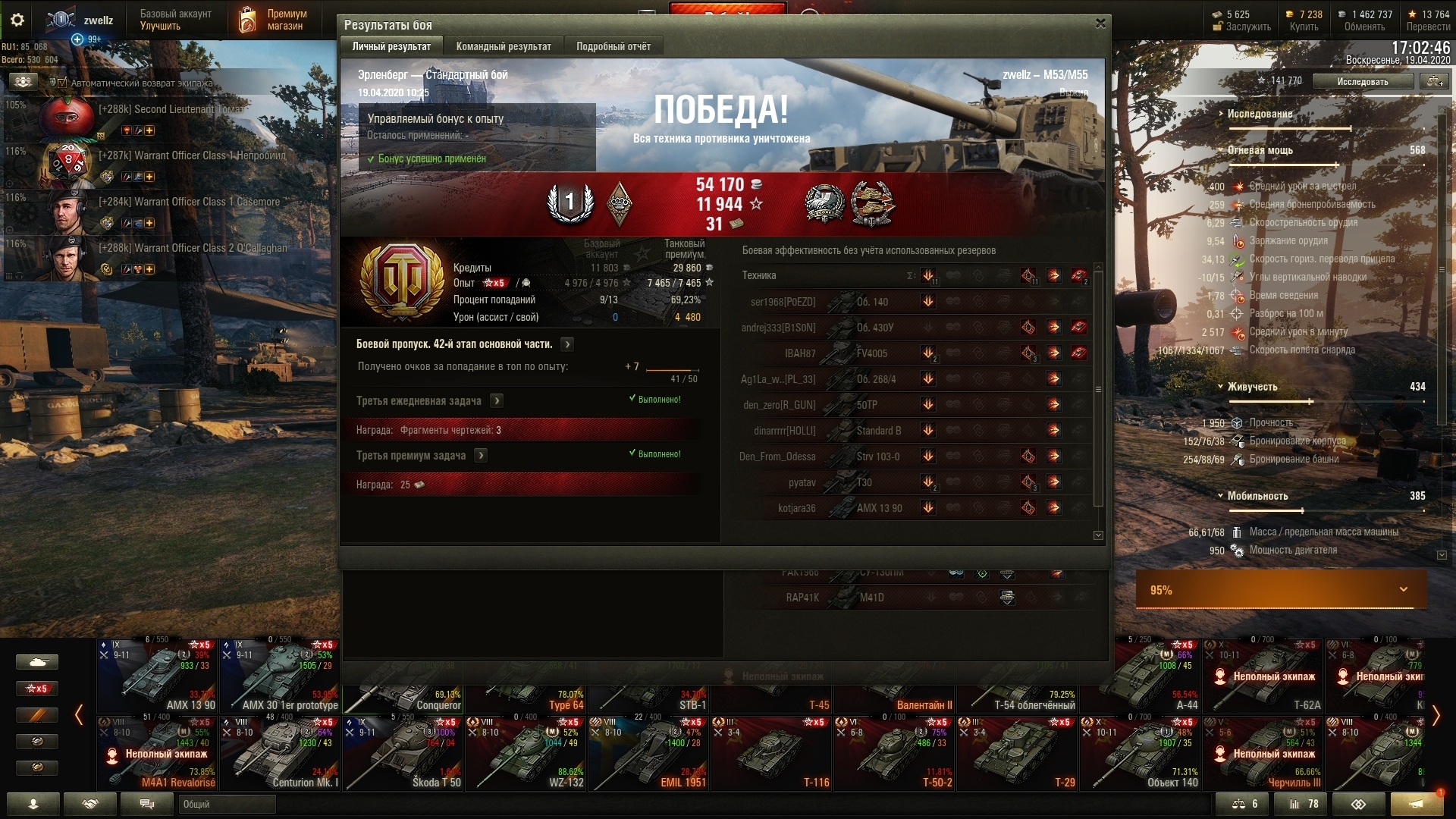The width and height of the screenshot is (1456, 819).
Task: Collapse the Огневая мощь parameters section
Action: coord(1221,150)
